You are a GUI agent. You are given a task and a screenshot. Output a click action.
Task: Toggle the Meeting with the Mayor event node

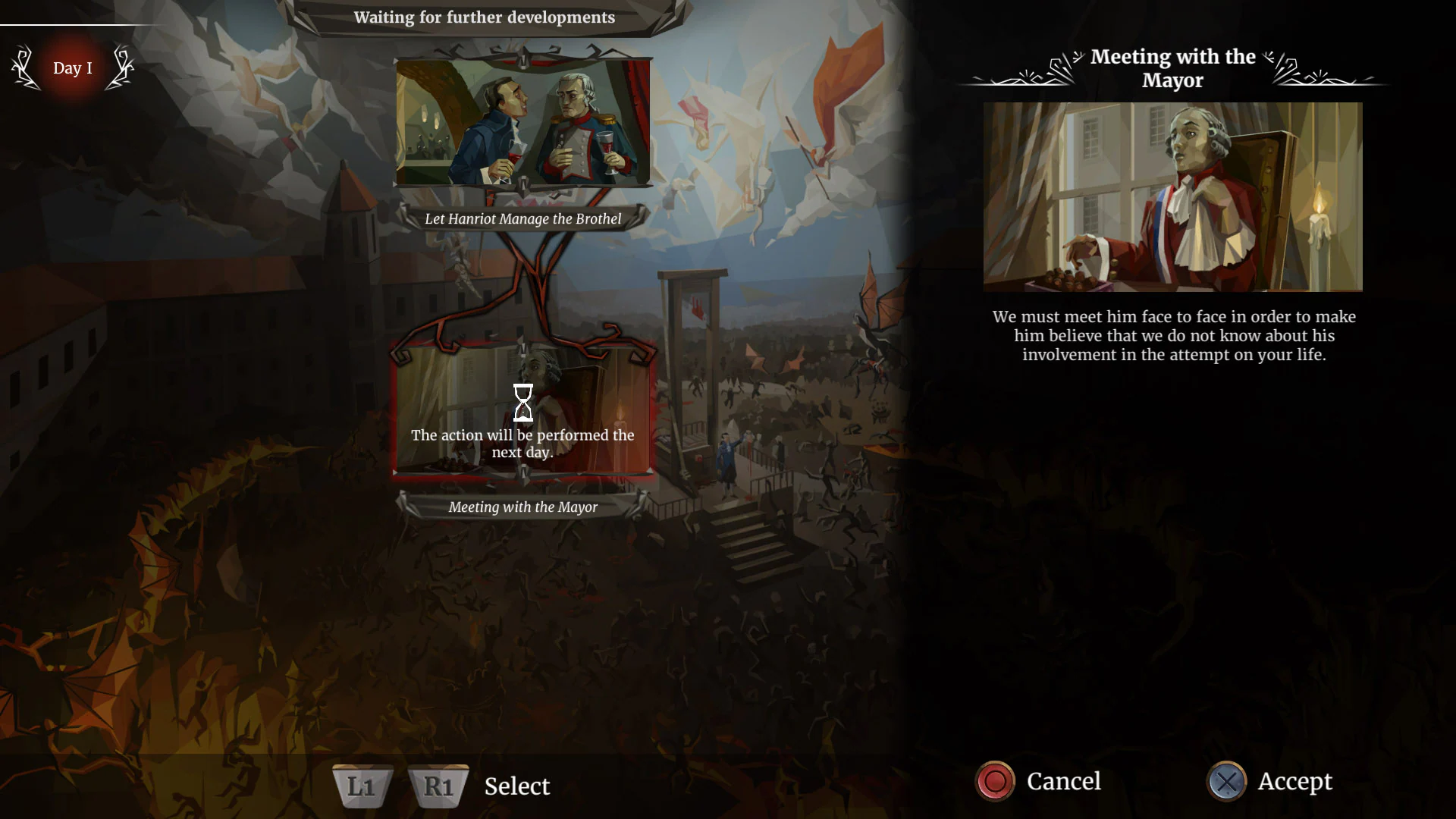tap(522, 413)
